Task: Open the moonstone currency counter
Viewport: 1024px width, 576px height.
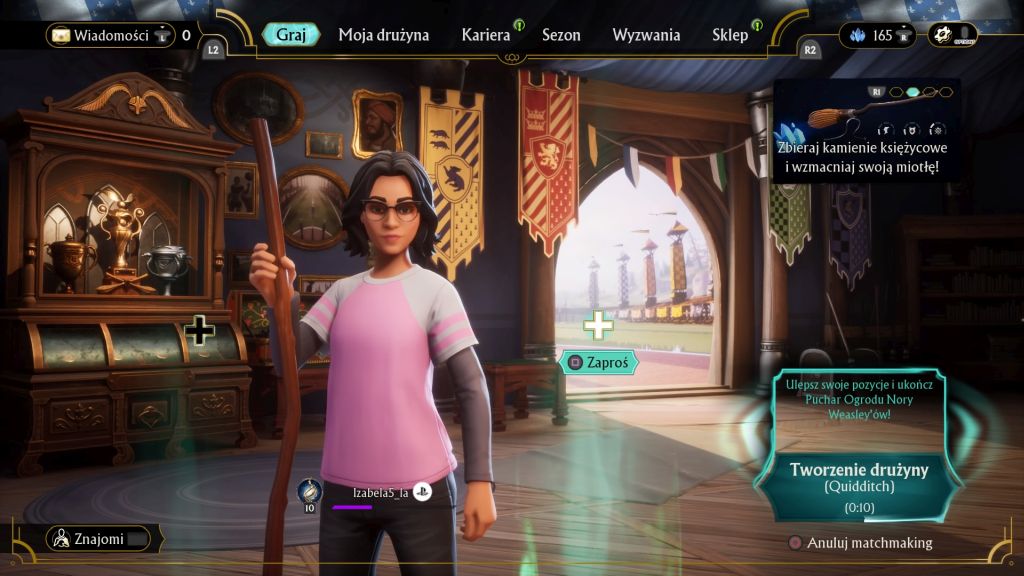Action: click(871, 36)
